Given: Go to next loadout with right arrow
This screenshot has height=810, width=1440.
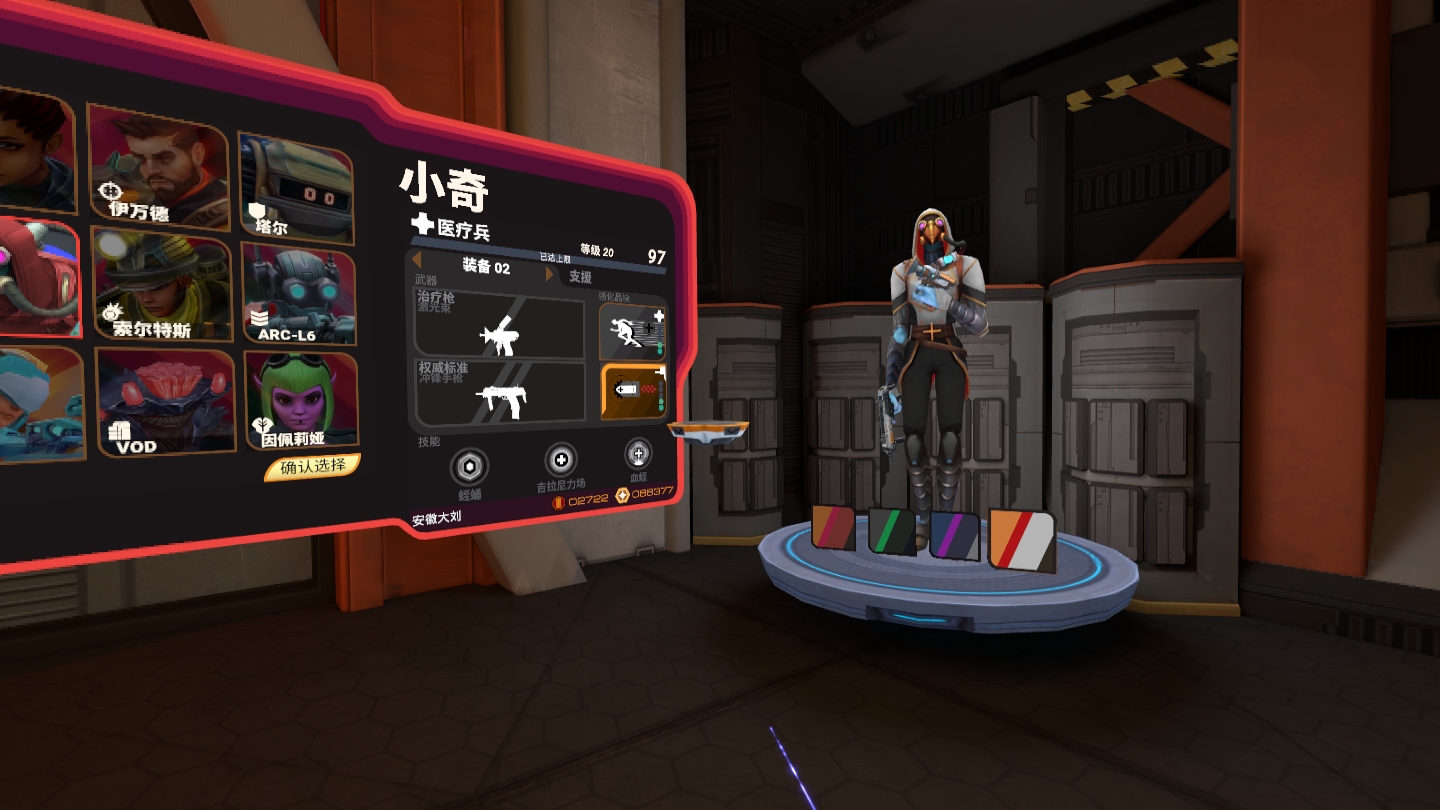Looking at the screenshot, I should pyautogui.click(x=549, y=273).
